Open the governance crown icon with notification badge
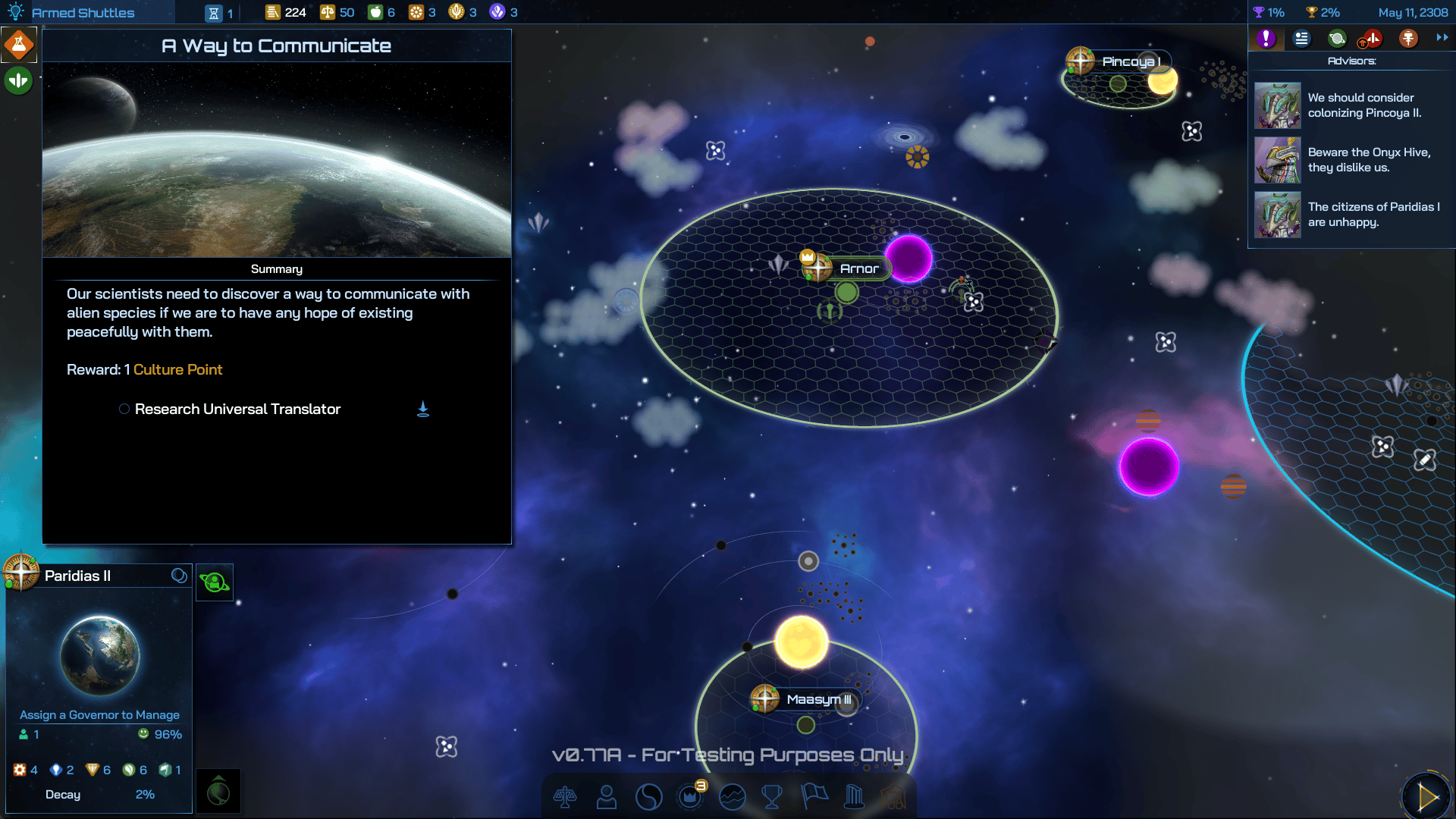The image size is (1456, 819). [691, 797]
